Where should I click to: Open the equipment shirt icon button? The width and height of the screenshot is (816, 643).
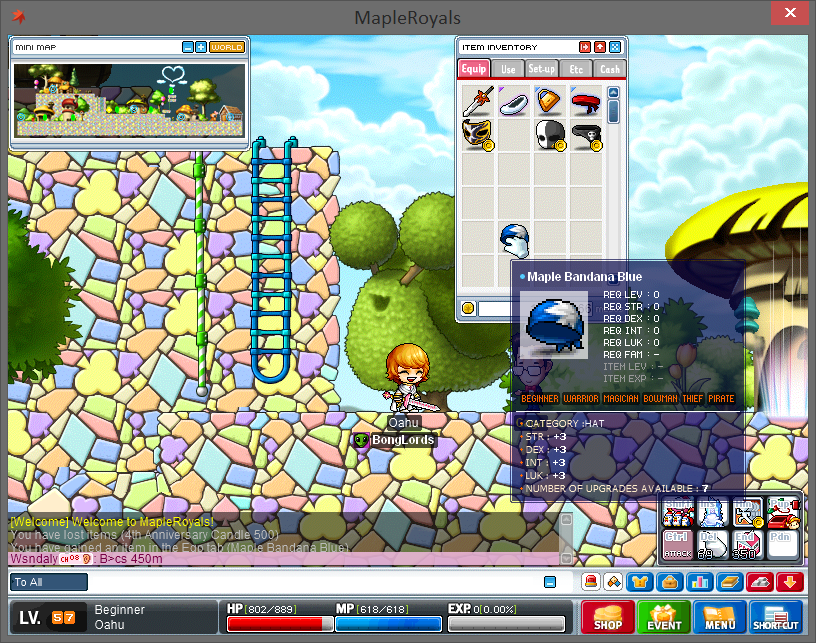pos(640,582)
